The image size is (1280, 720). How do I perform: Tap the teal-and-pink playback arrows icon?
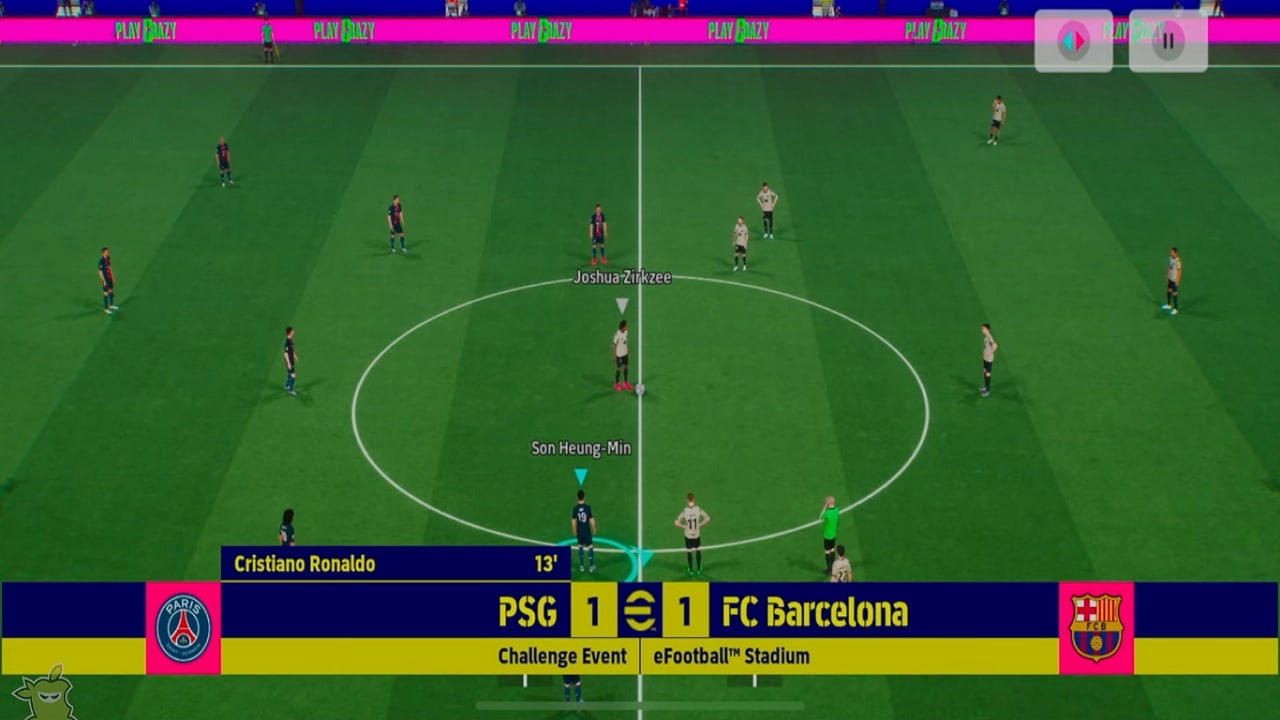coord(1076,40)
